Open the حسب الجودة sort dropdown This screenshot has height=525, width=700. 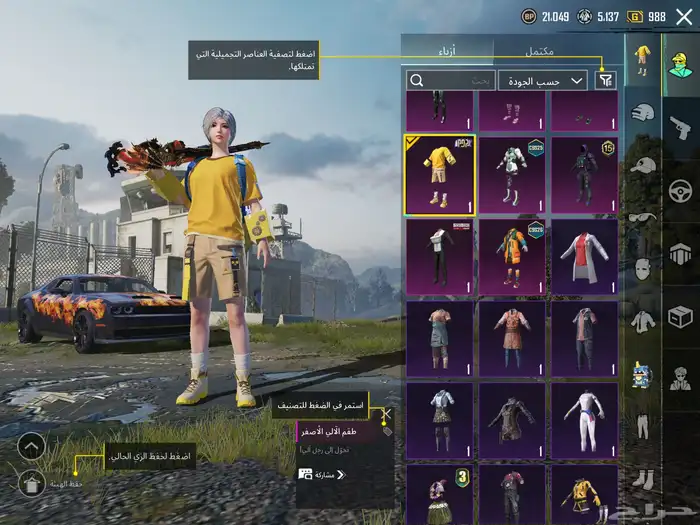point(544,80)
